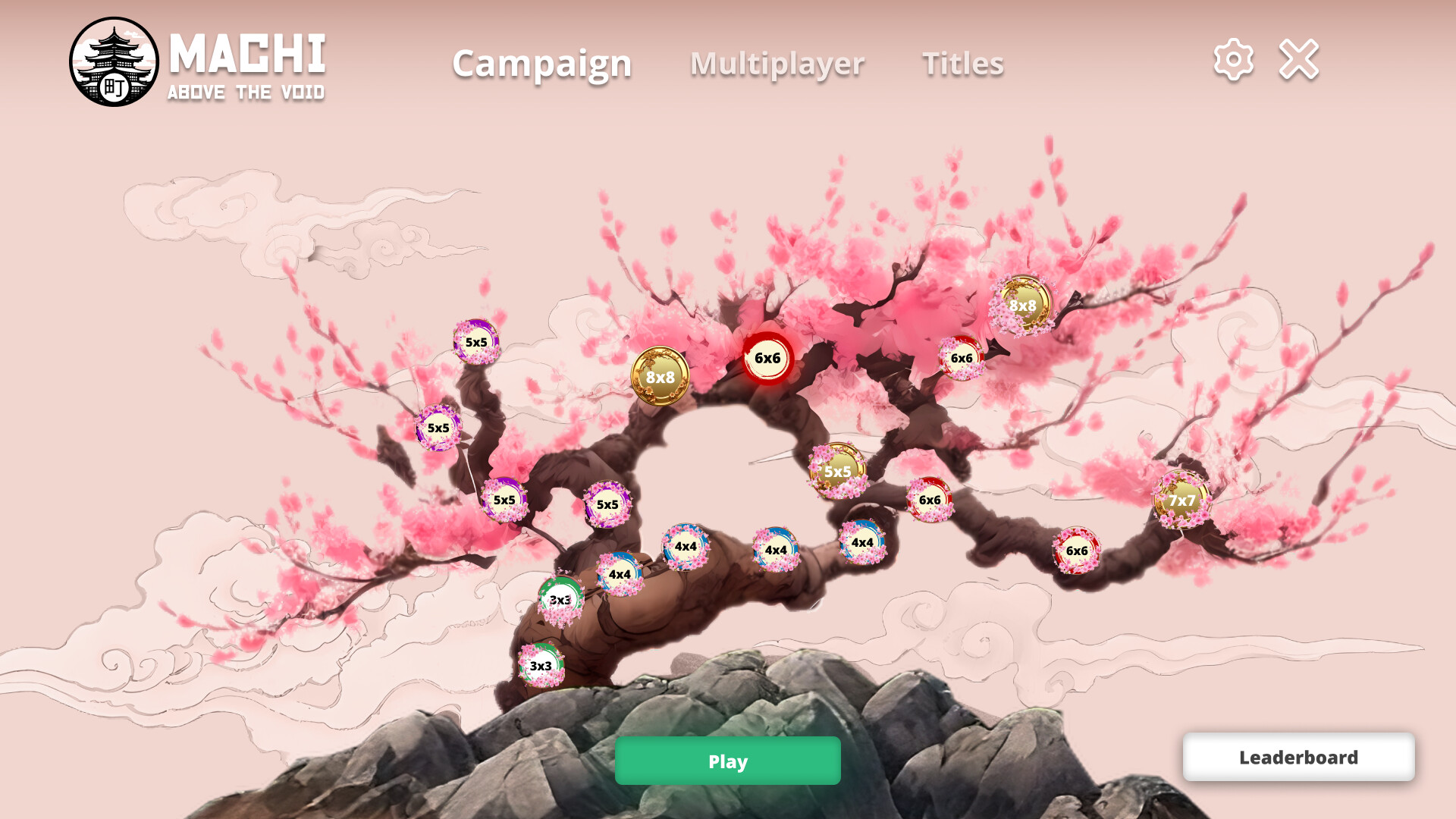This screenshot has height=819, width=1456.
Task: Select the 3x3 level at the bottom of the trunk
Action: pos(541,665)
